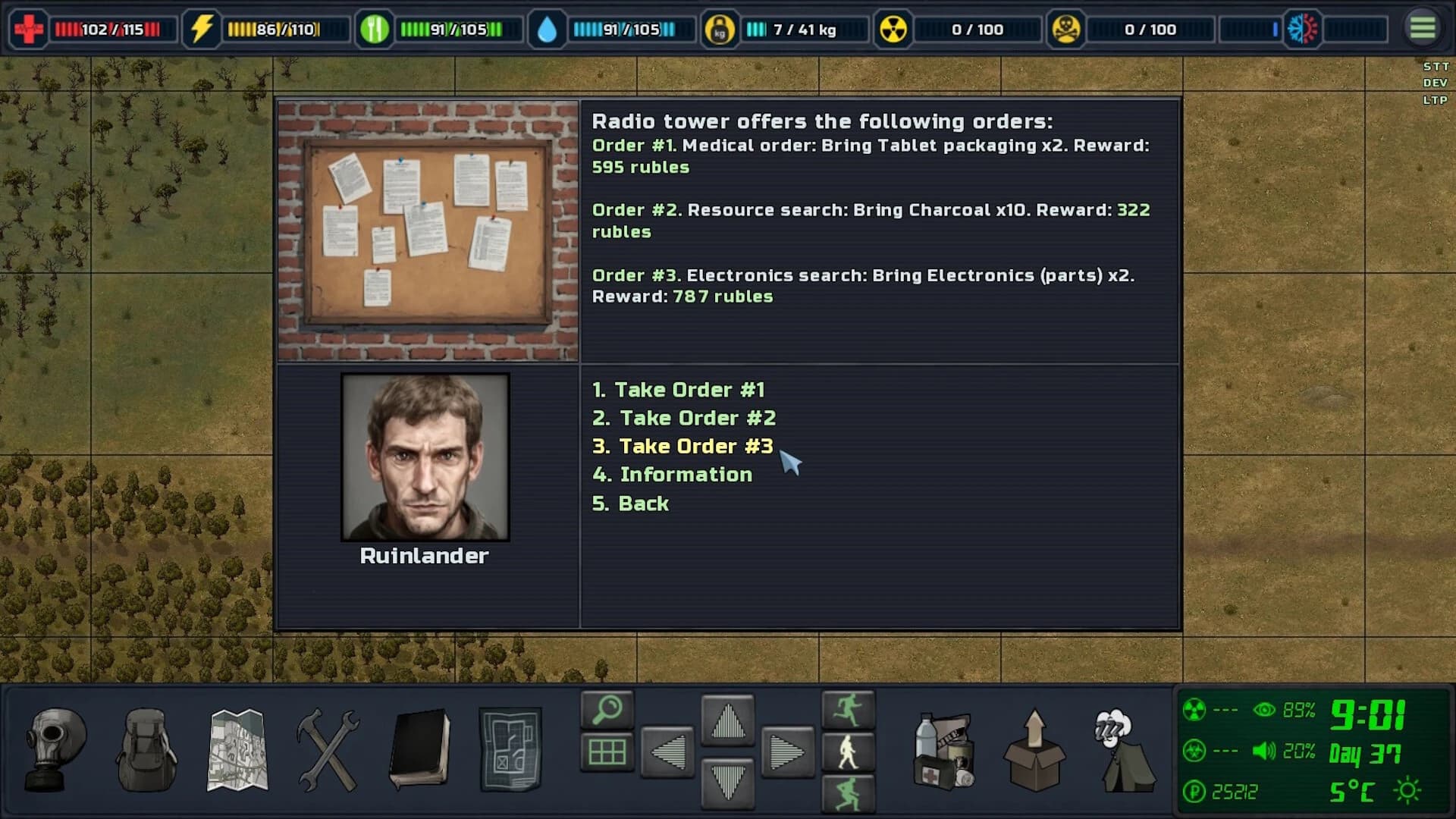Open the world map icon
Image resolution: width=1456 pixels, height=819 pixels.
pos(237,751)
